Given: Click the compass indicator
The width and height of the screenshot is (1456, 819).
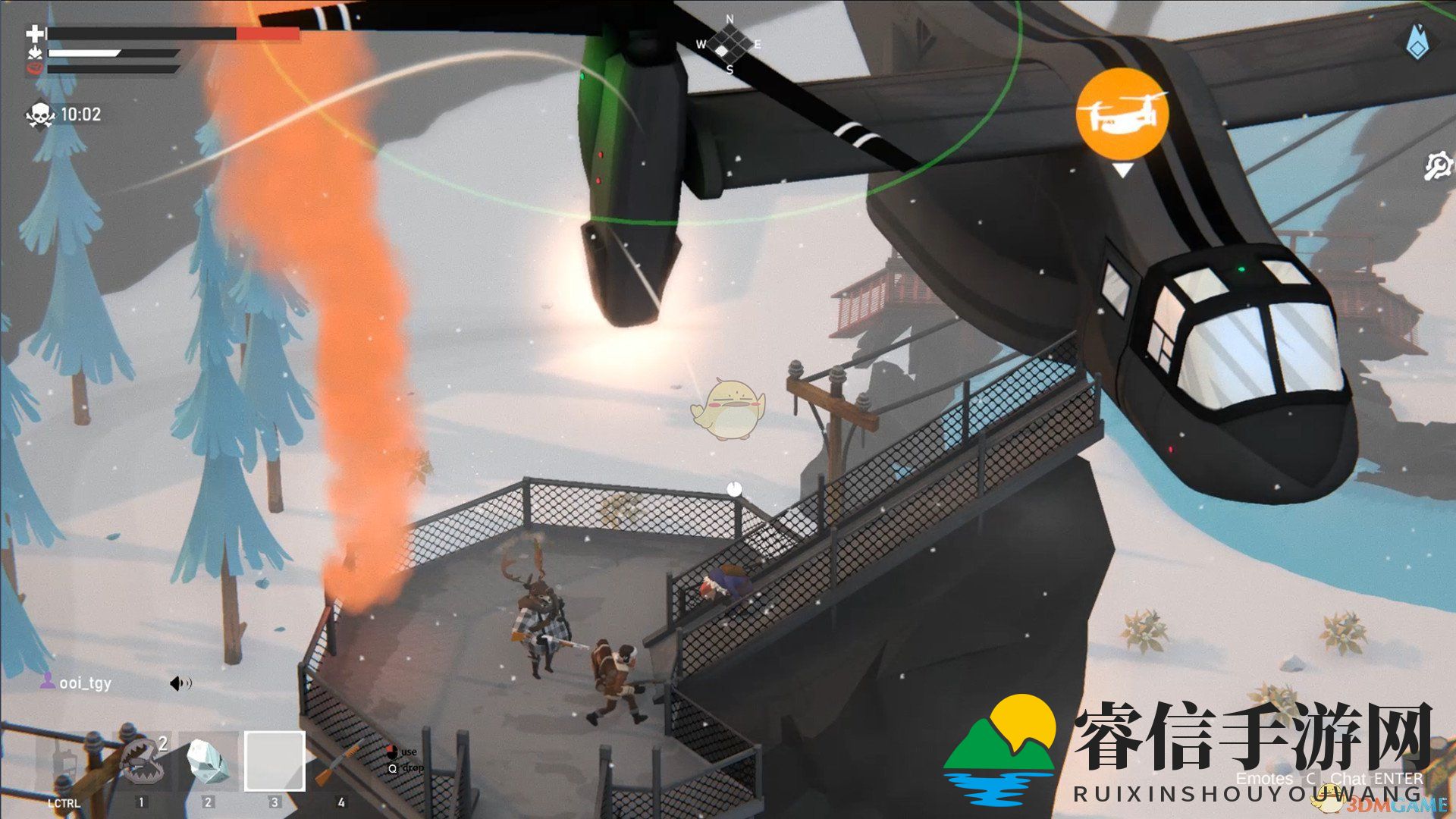Looking at the screenshot, I should click(729, 43).
